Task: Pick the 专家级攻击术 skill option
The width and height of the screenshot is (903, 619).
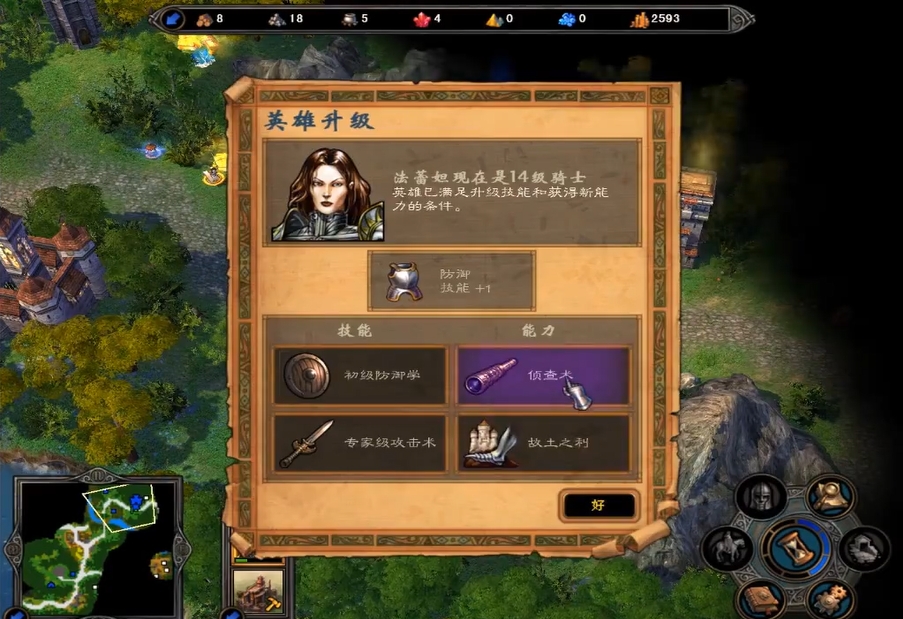Action: (x=360, y=443)
